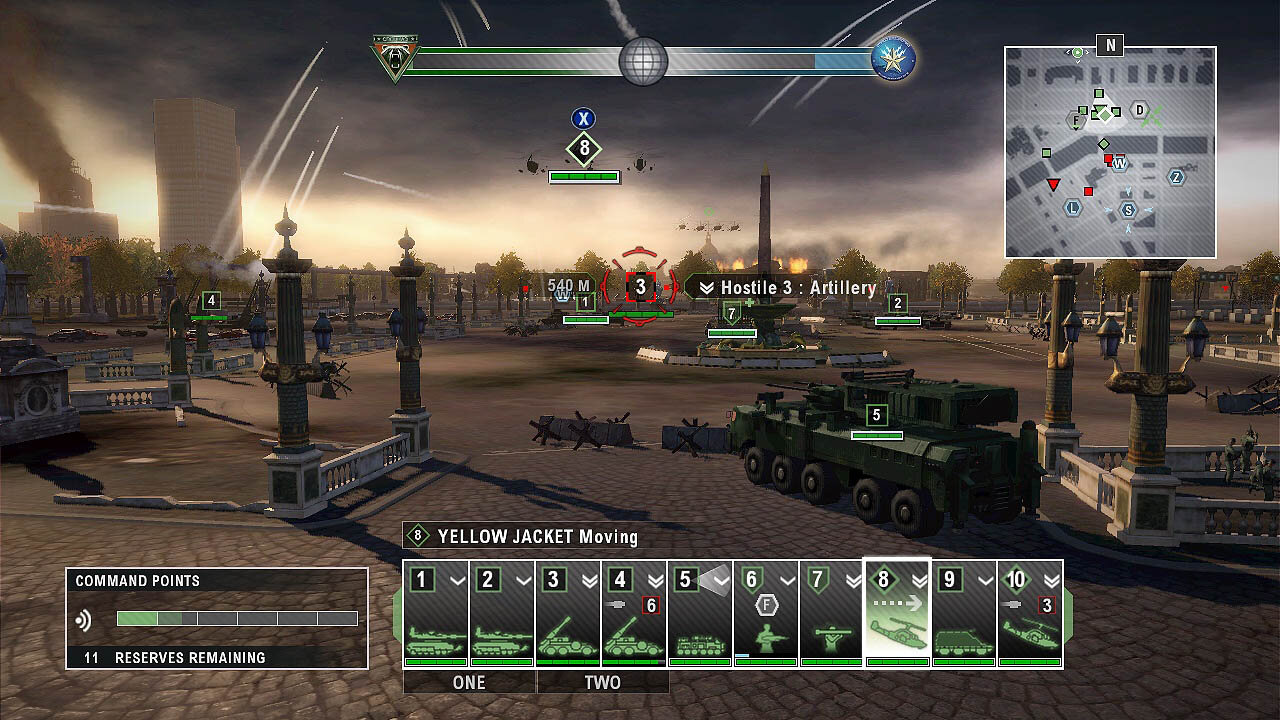Click uplink D marker on the minimap

[x=1139, y=109]
